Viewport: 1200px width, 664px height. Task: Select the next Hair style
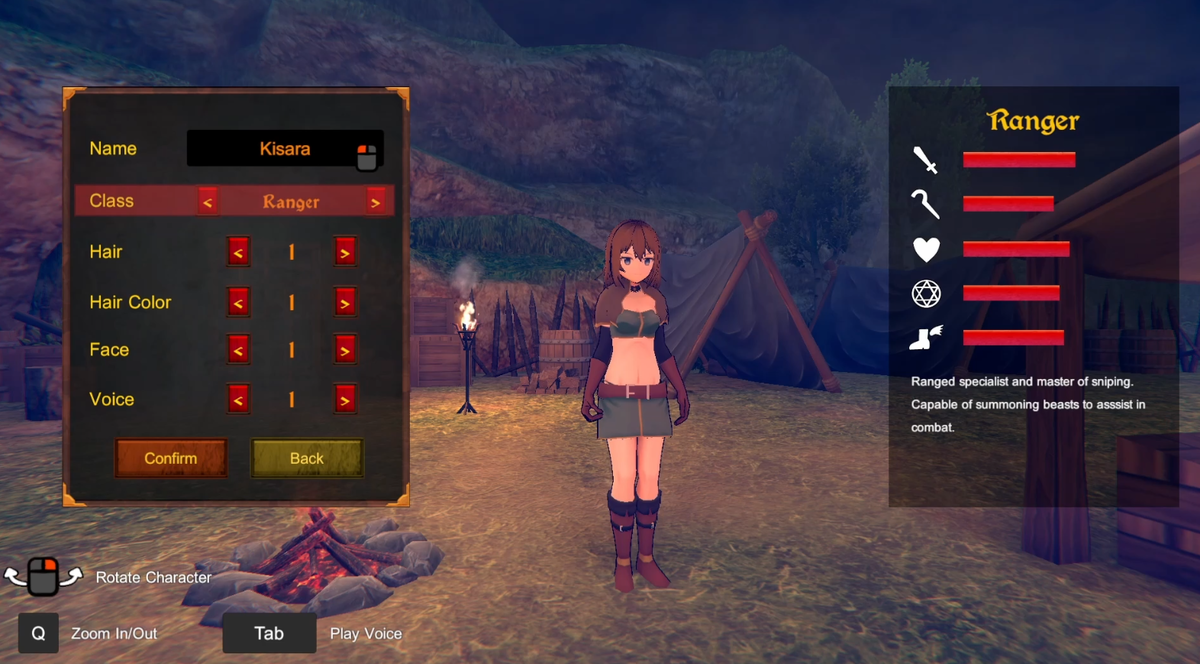[344, 252]
